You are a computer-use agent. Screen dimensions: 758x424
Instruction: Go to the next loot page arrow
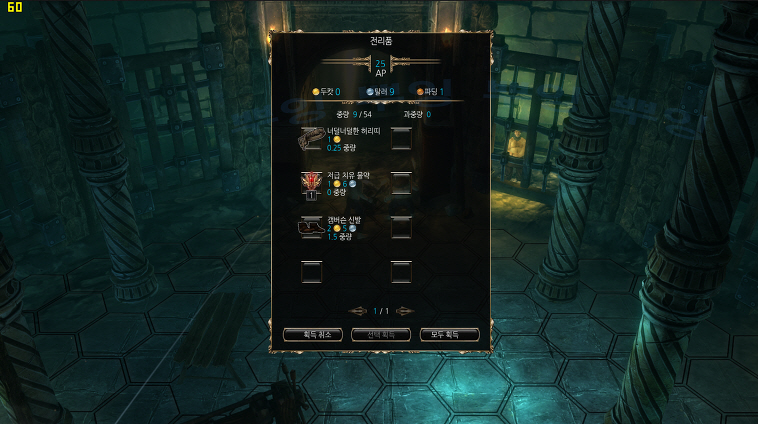point(403,311)
